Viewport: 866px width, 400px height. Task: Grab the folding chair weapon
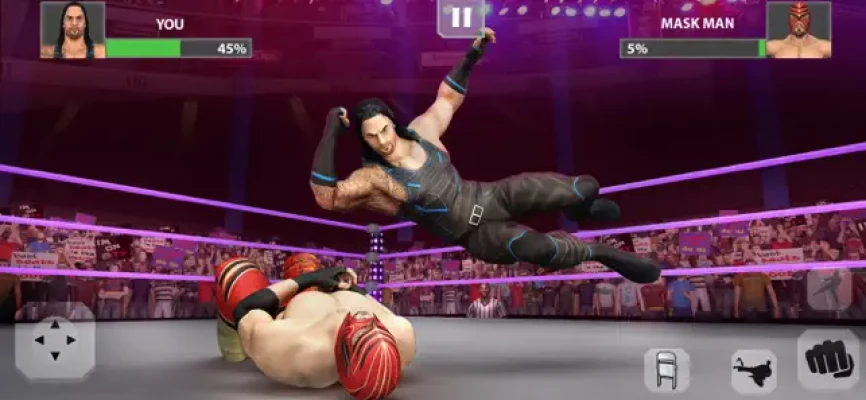[666, 370]
